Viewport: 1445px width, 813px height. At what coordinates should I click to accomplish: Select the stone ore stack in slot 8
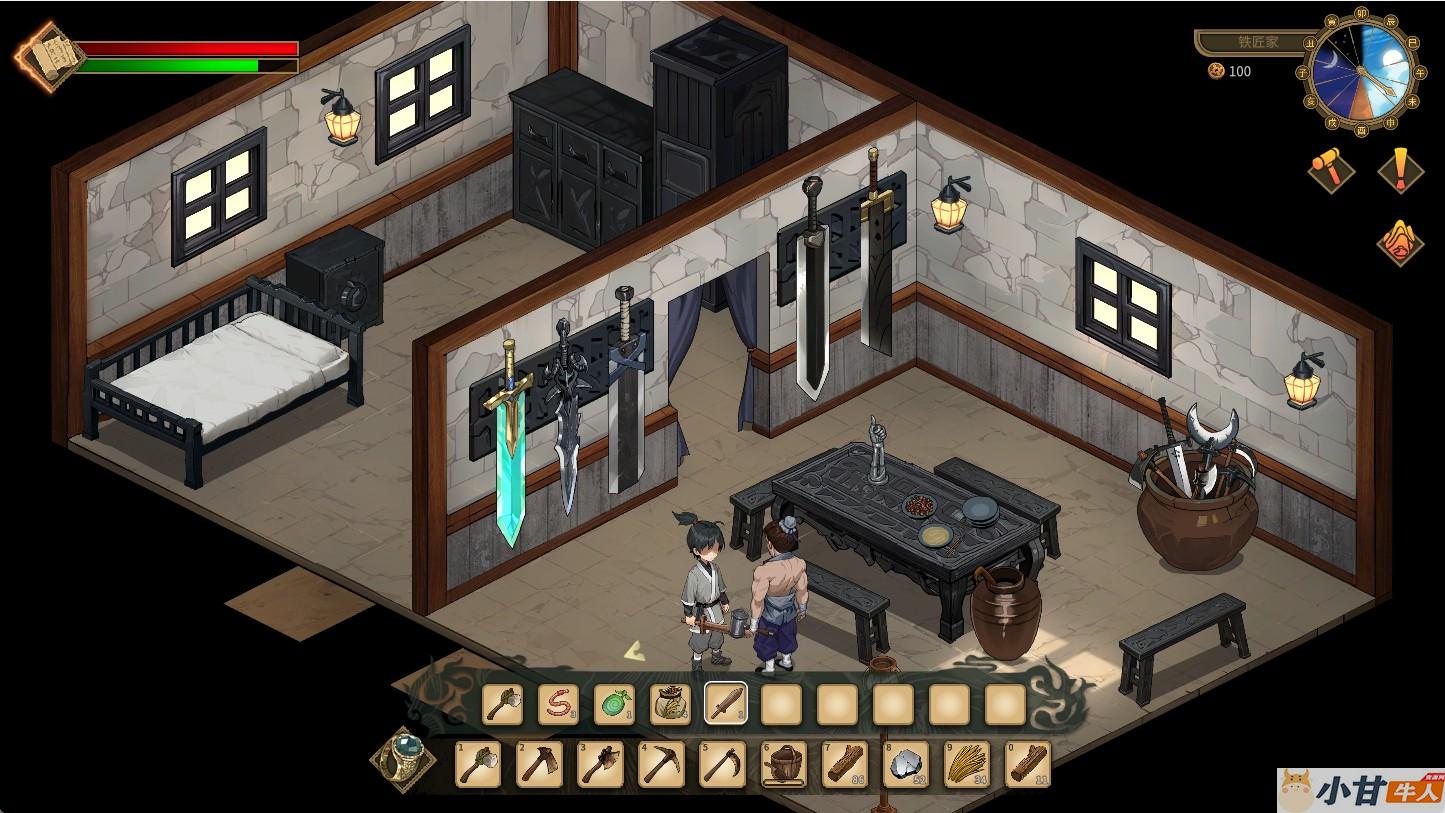pos(905,765)
